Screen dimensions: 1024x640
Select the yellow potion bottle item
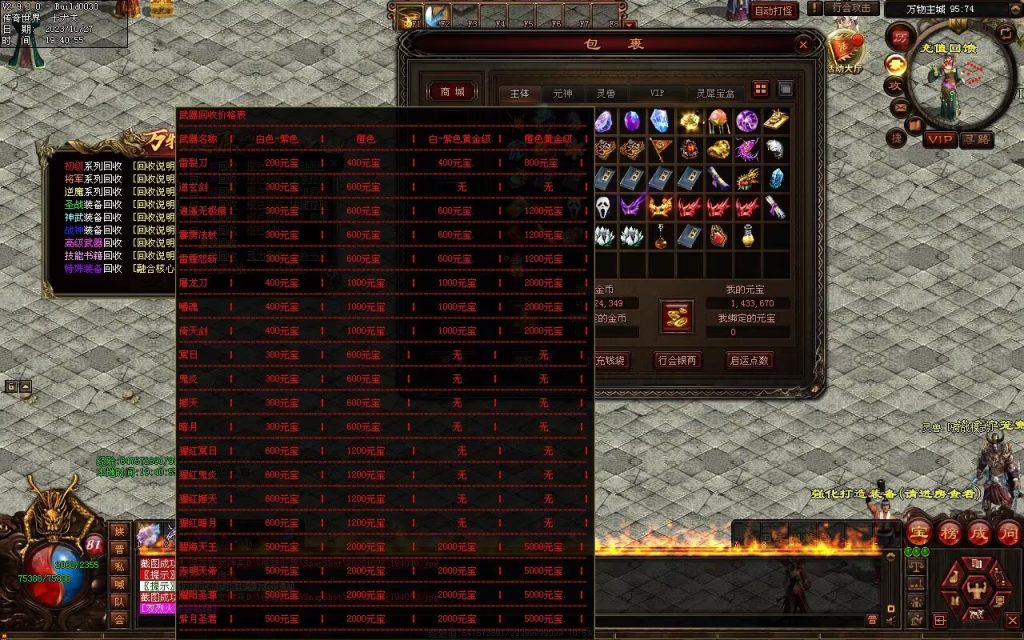[746, 236]
